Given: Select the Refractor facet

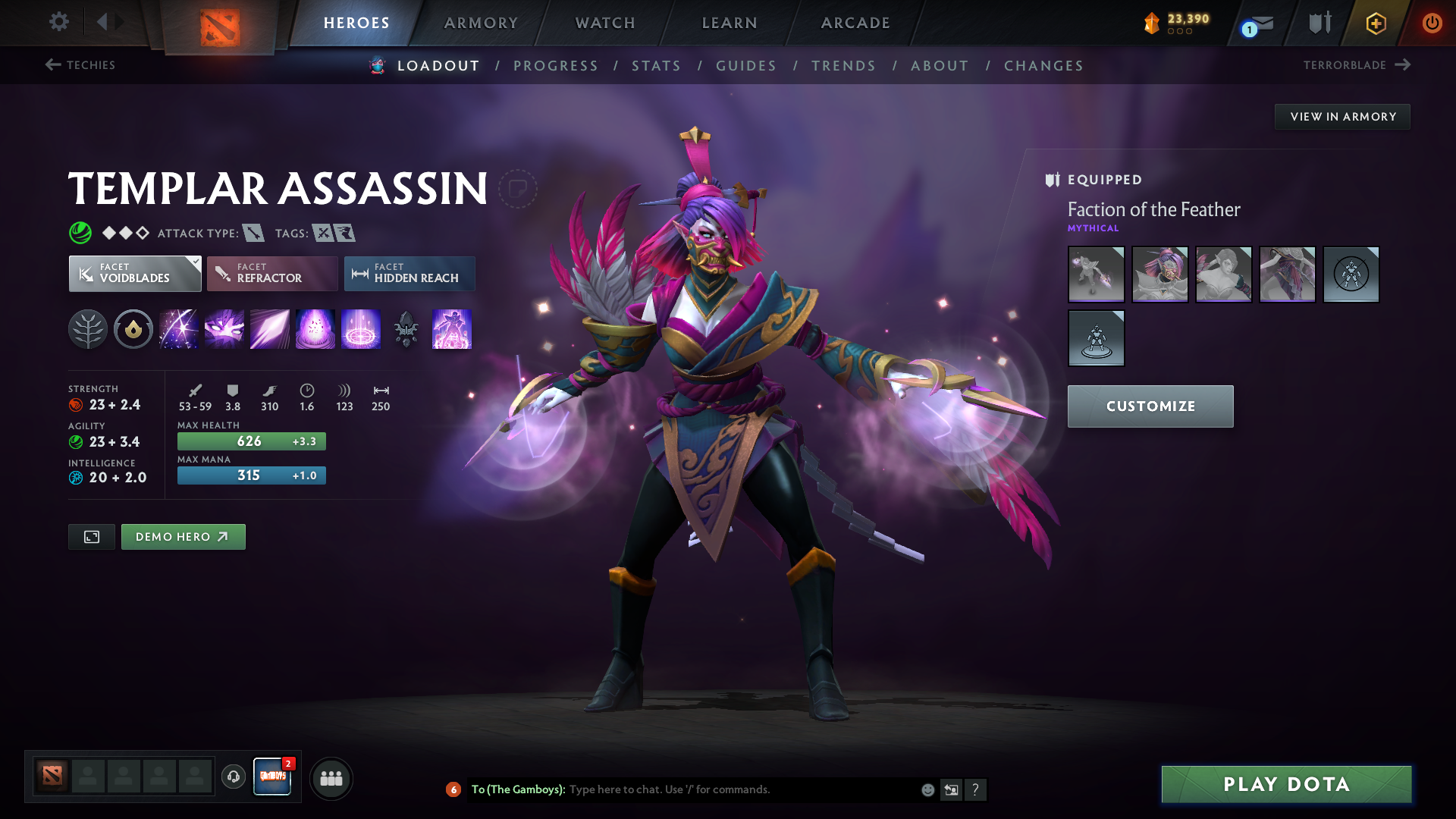Looking at the screenshot, I should [x=272, y=274].
